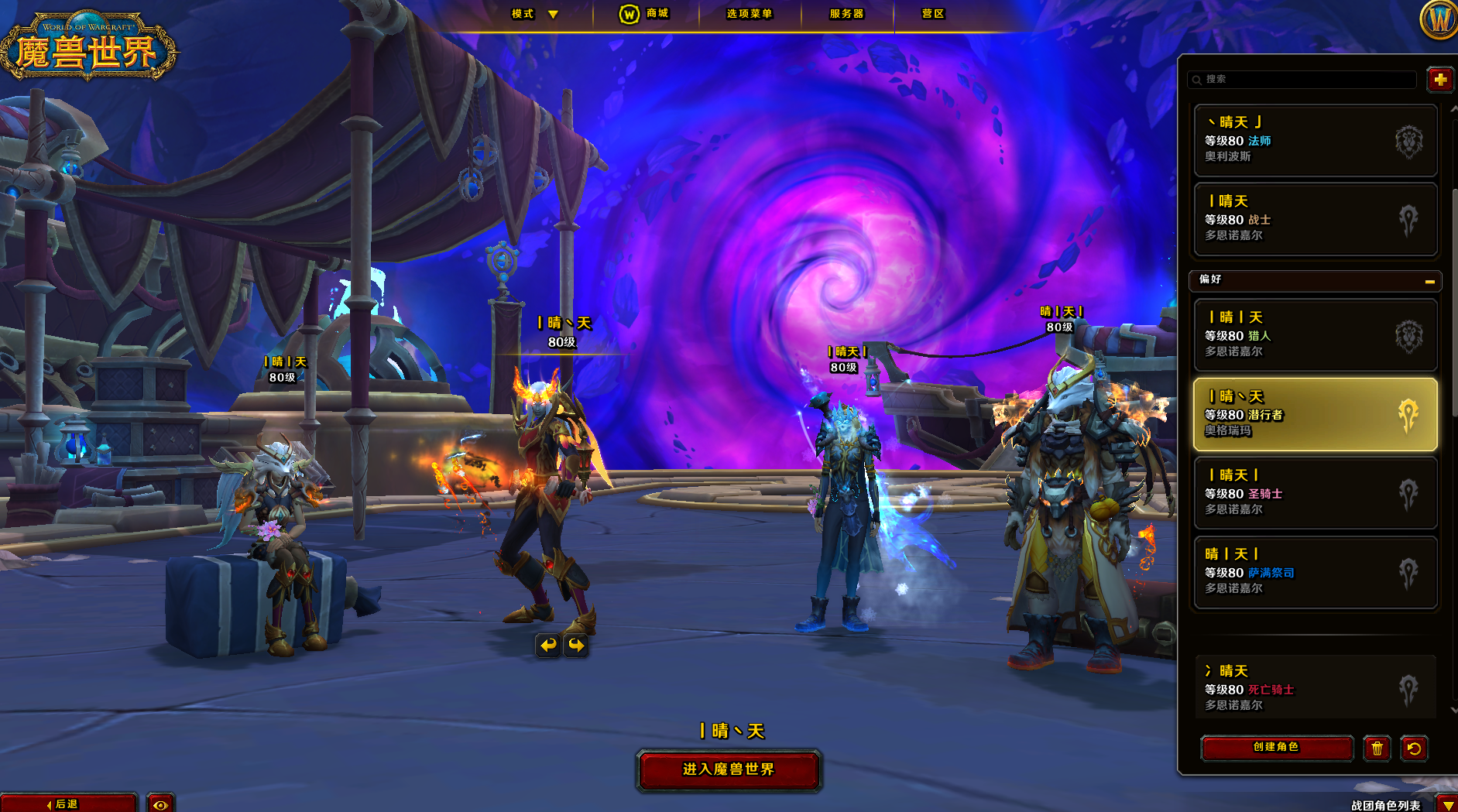Select the level 80 圣骑士 paladin character

pyautogui.click(x=1315, y=494)
